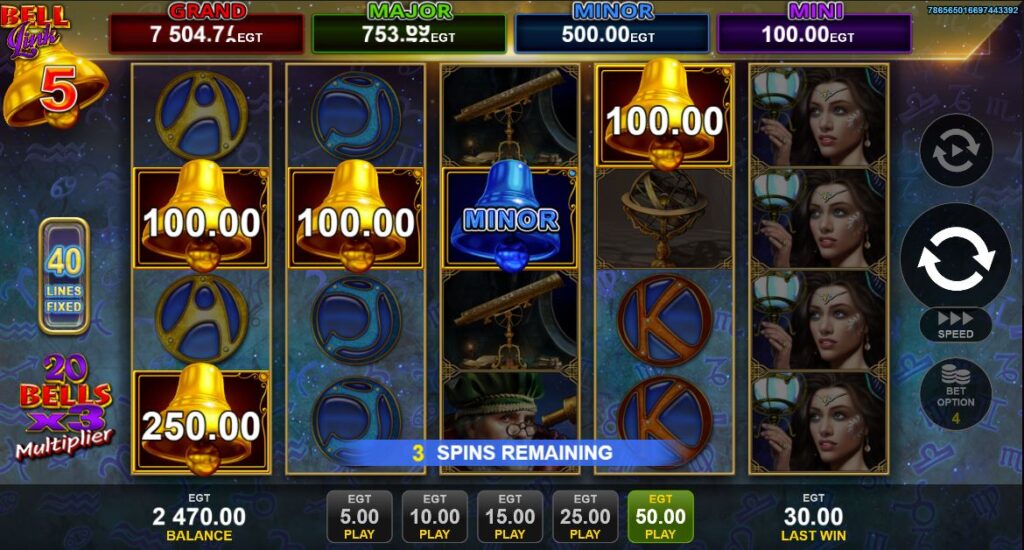Choose the 10.00 EGT play bet
The width and height of the screenshot is (1024, 550).
tap(435, 517)
